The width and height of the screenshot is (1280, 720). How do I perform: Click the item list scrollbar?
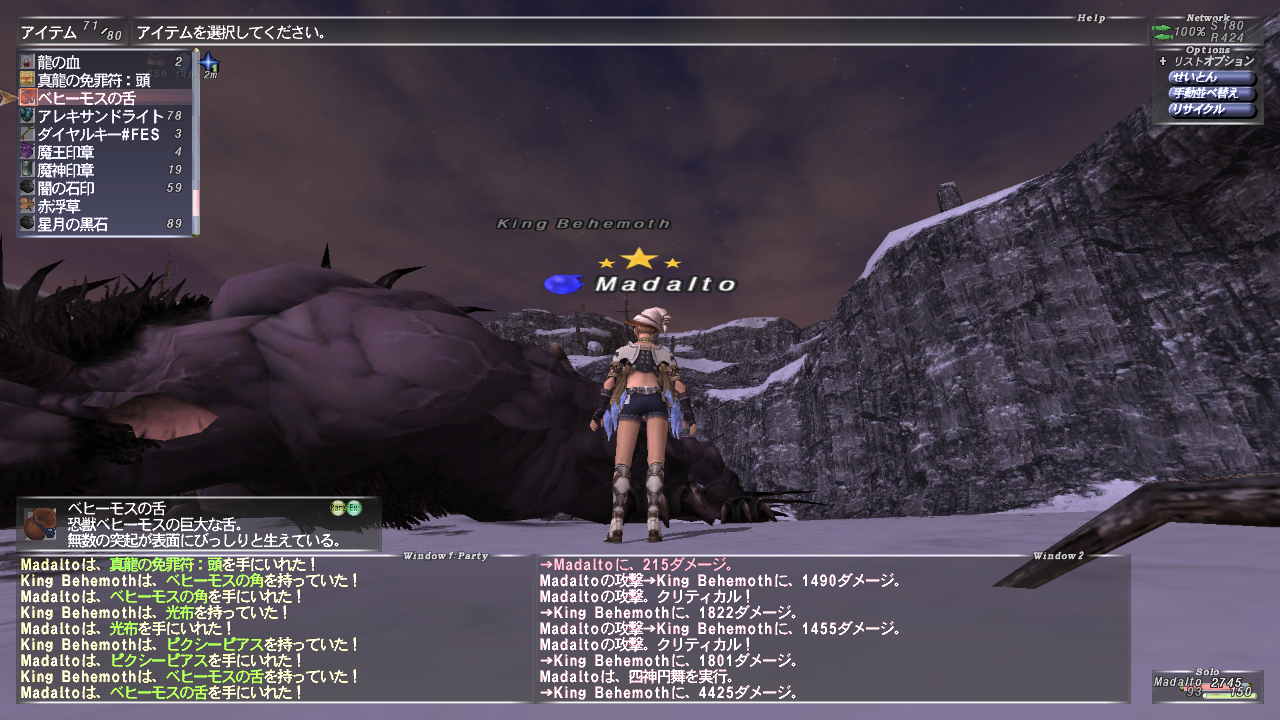[x=197, y=140]
